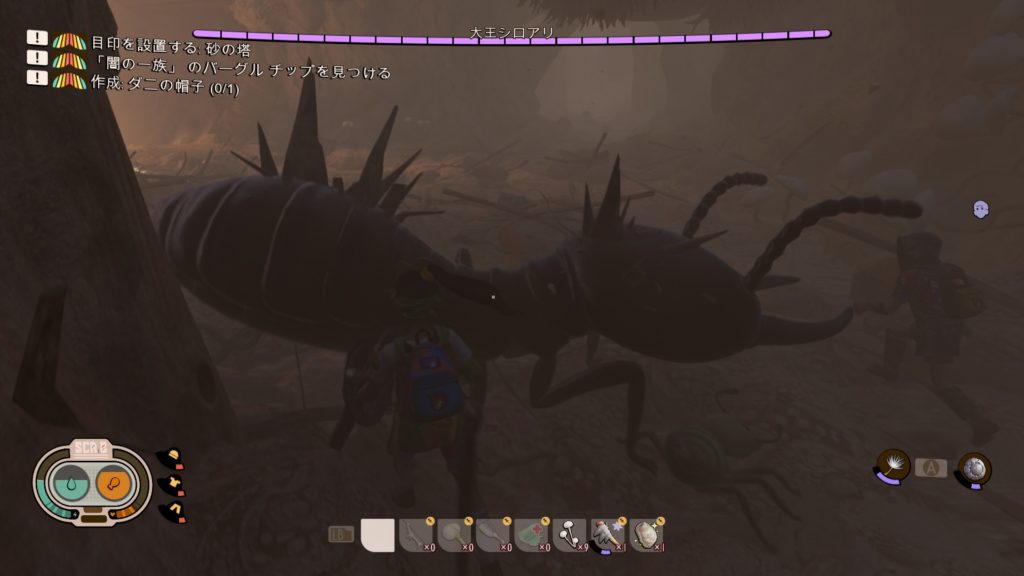Image resolution: width=1024 pixels, height=576 pixels.
Task: Choose the red-cross bandage hotbar slot
Action: tap(533, 535)
